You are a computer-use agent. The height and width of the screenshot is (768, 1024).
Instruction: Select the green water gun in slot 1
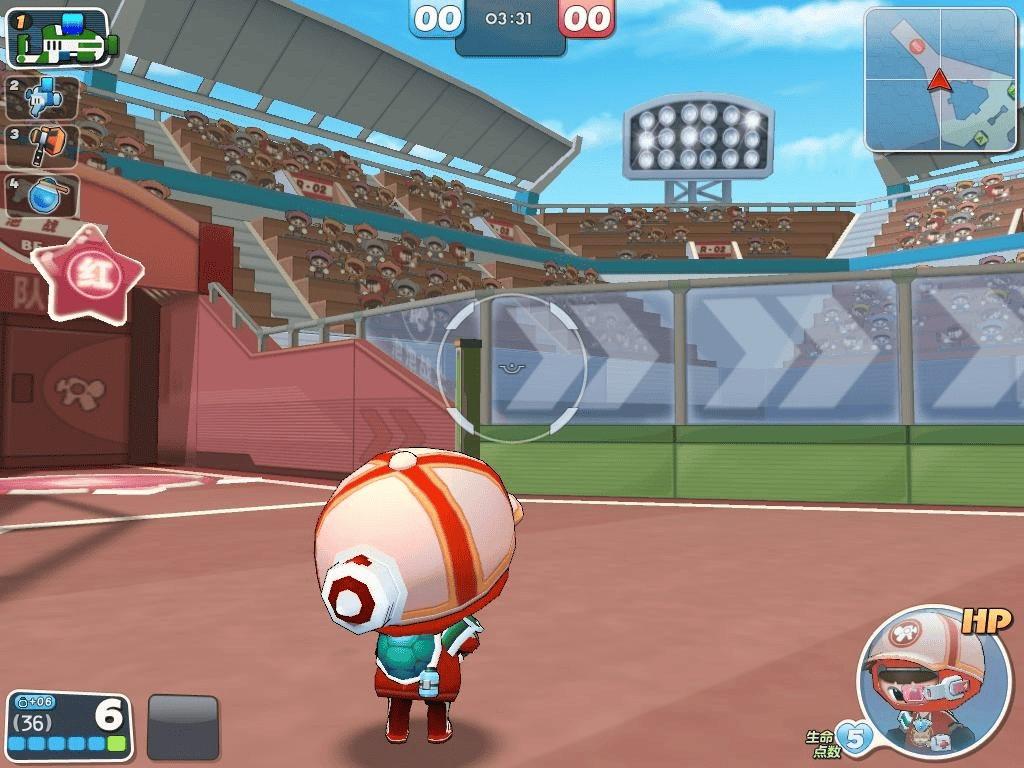(58, 37)
